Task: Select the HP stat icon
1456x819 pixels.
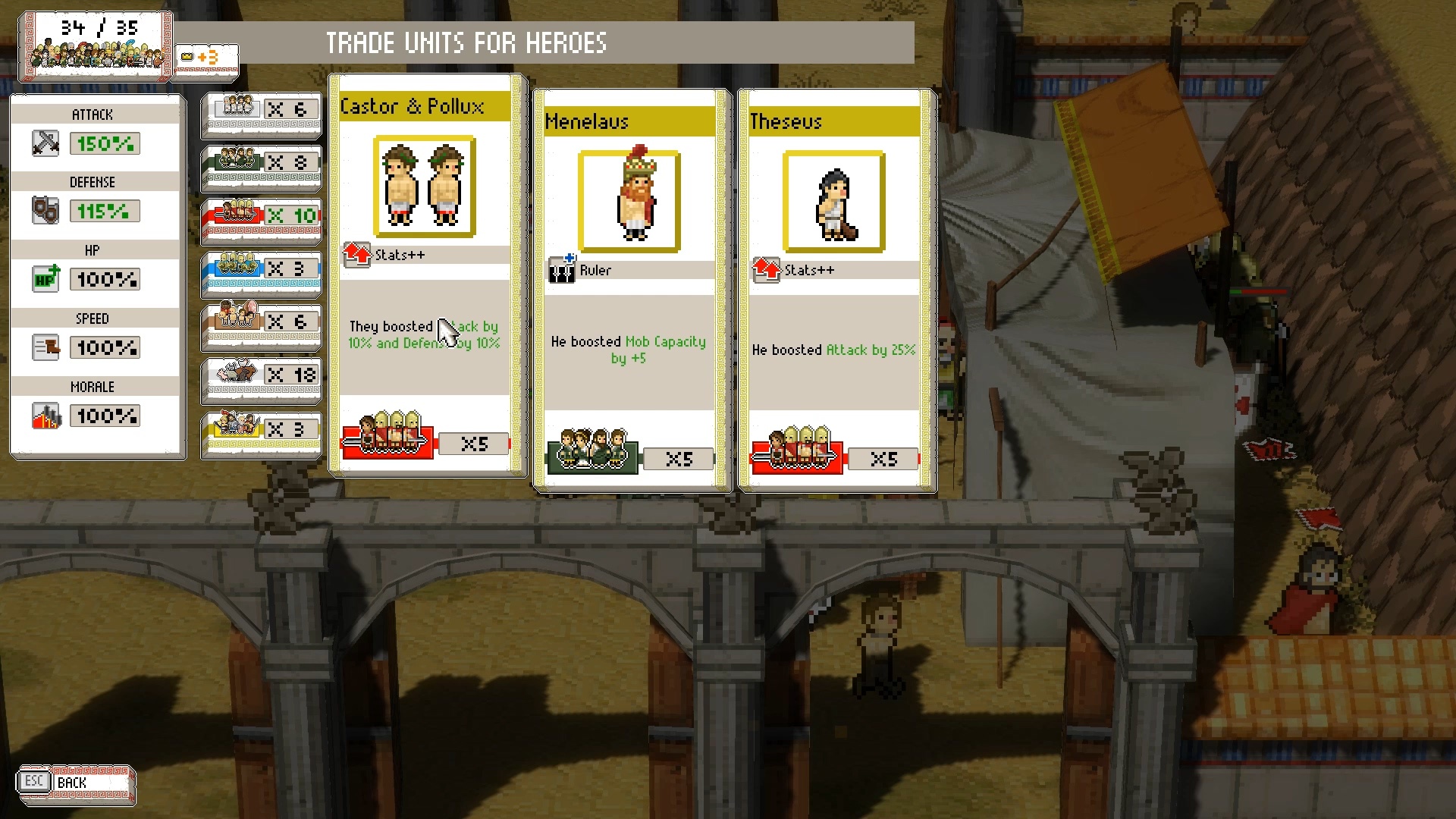Action: click(45, 279)
